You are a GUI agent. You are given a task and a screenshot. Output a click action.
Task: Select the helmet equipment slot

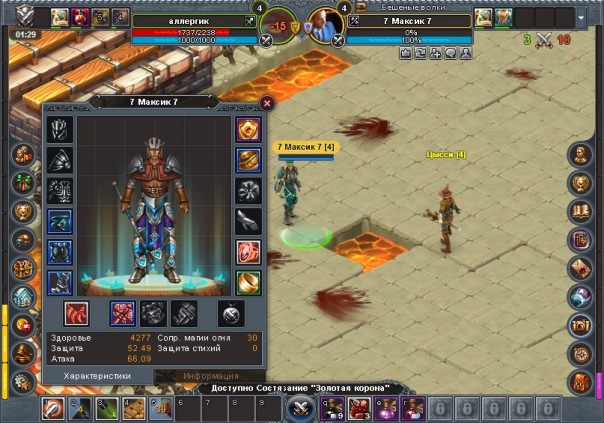[60, 130]
